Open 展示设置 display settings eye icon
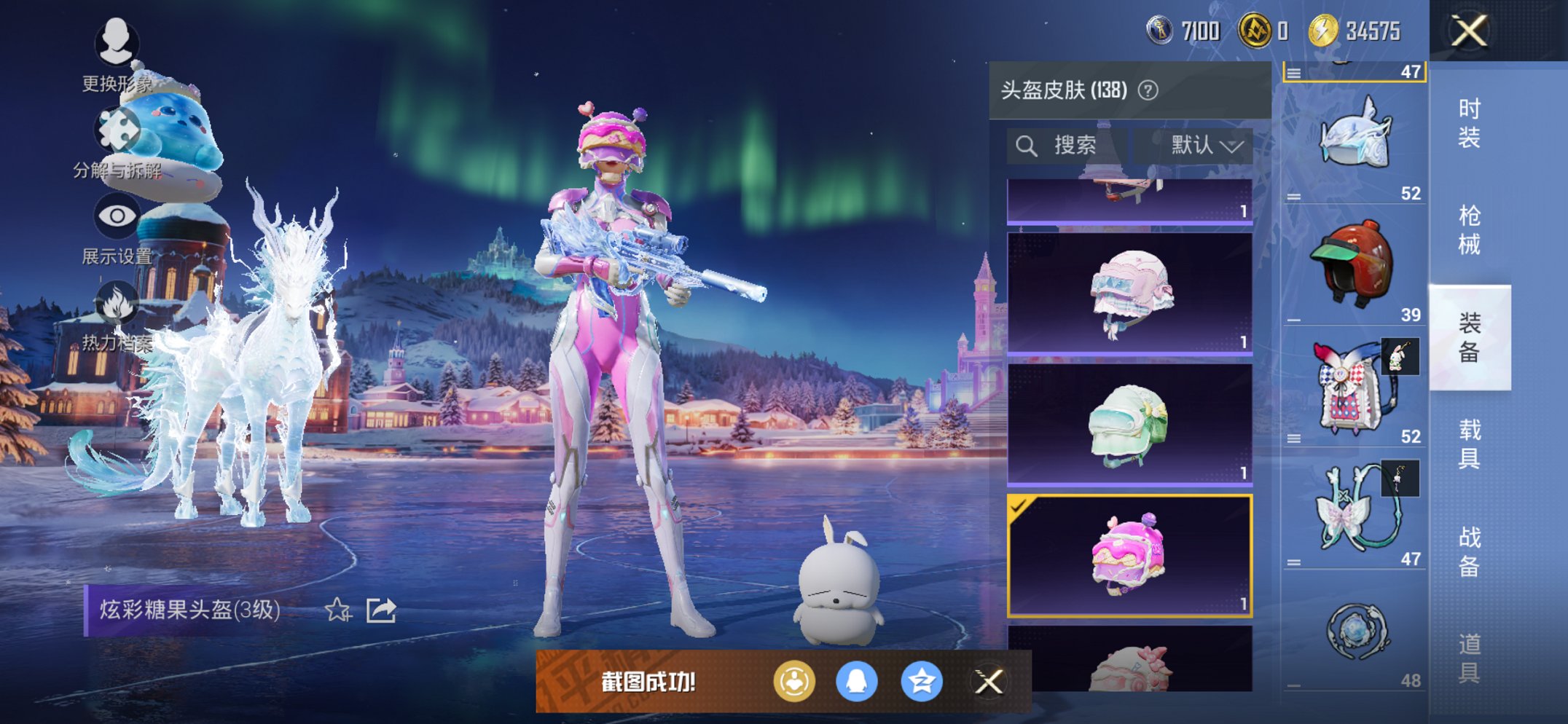The height and width of the screenshot is (724, 1568). click(x=117, y=215)
